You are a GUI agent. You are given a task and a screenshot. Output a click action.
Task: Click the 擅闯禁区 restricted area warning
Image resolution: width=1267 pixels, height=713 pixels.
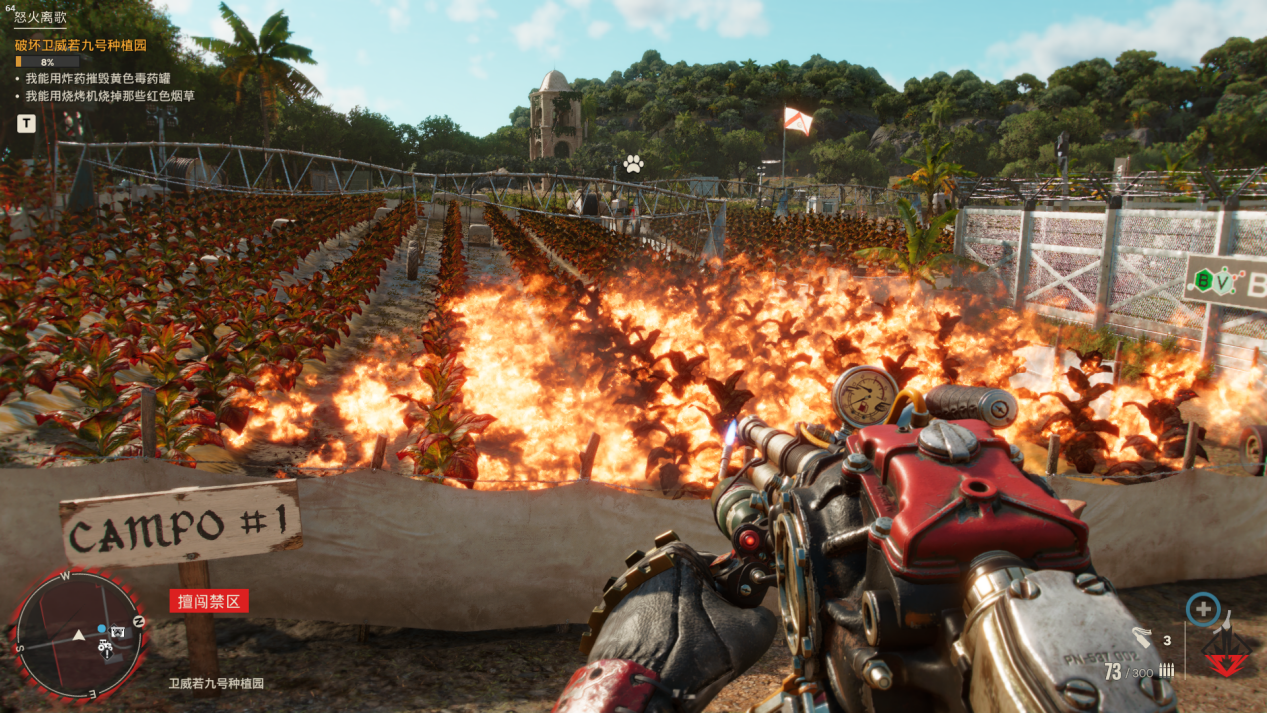coord(208,601)
